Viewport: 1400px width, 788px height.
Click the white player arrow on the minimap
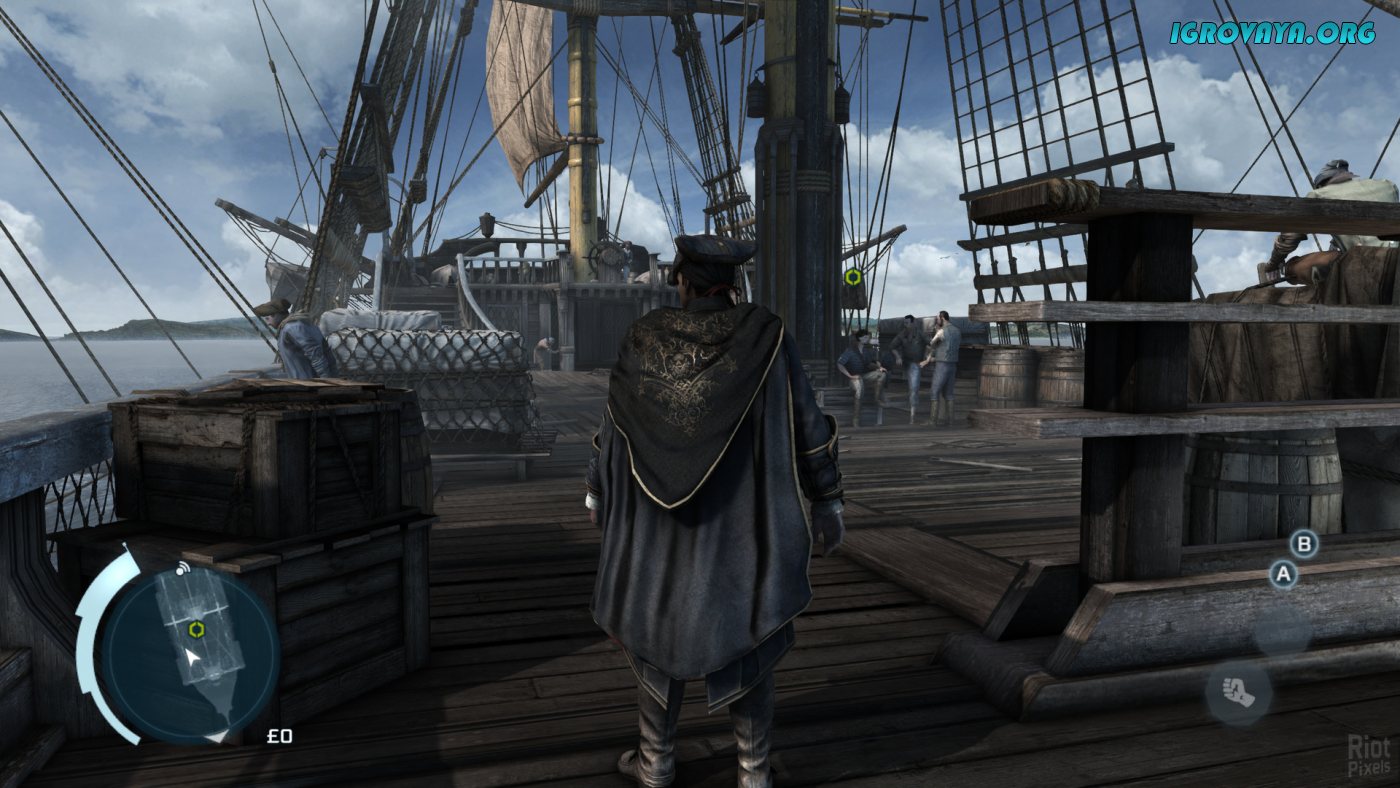point(192,658)
